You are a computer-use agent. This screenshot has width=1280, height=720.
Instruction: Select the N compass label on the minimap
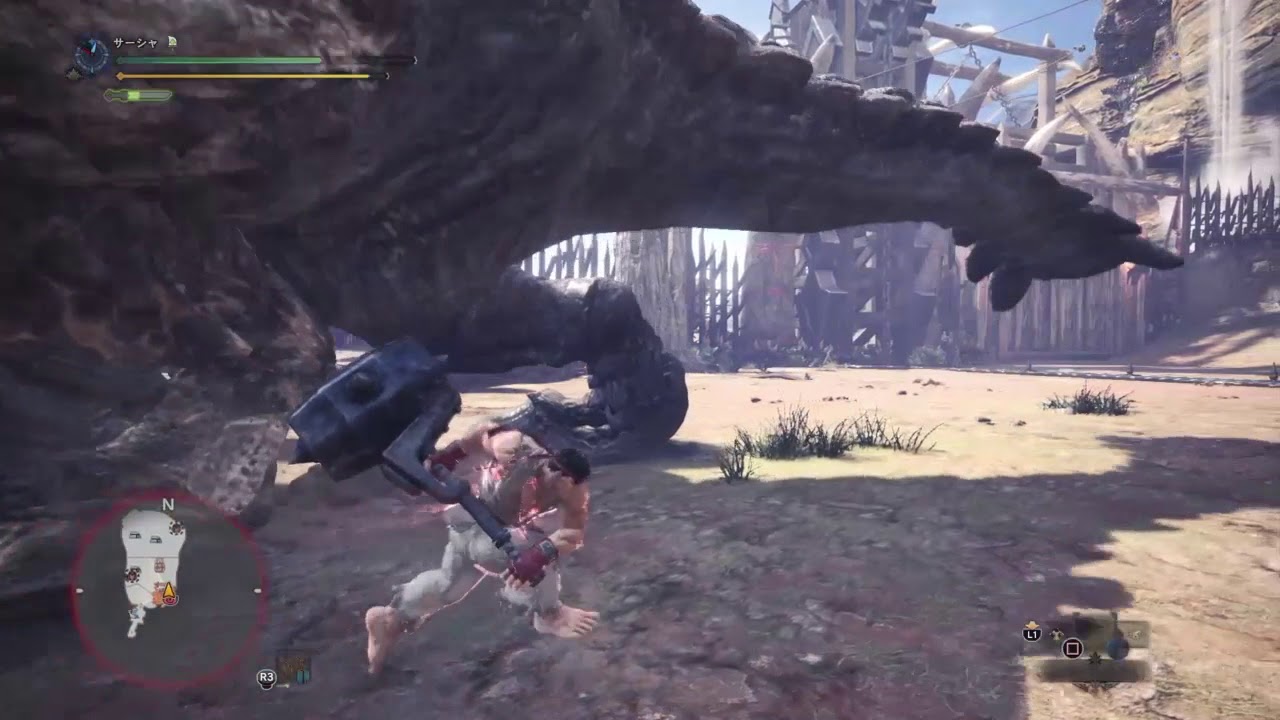(x=168, y=504)
